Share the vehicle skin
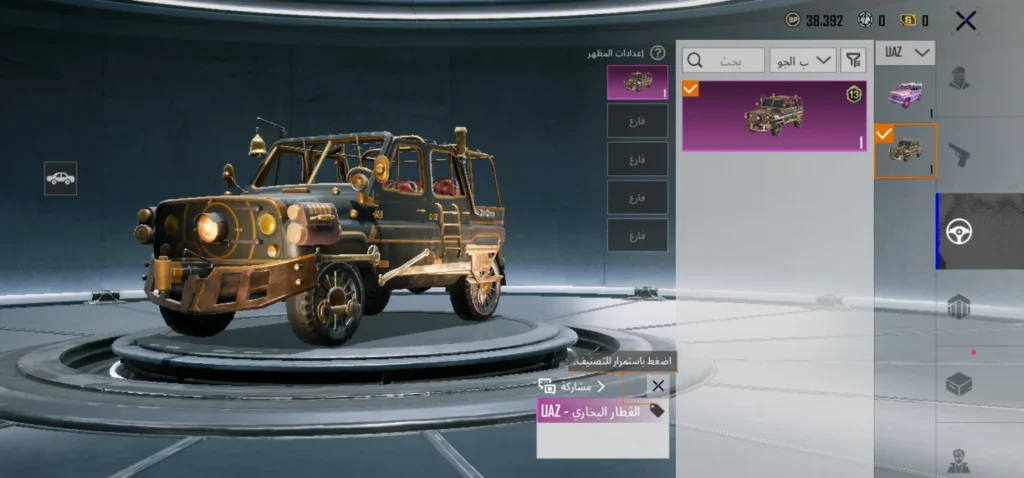1024x478 pixels. pyautogui.click(x=573, y=386)
